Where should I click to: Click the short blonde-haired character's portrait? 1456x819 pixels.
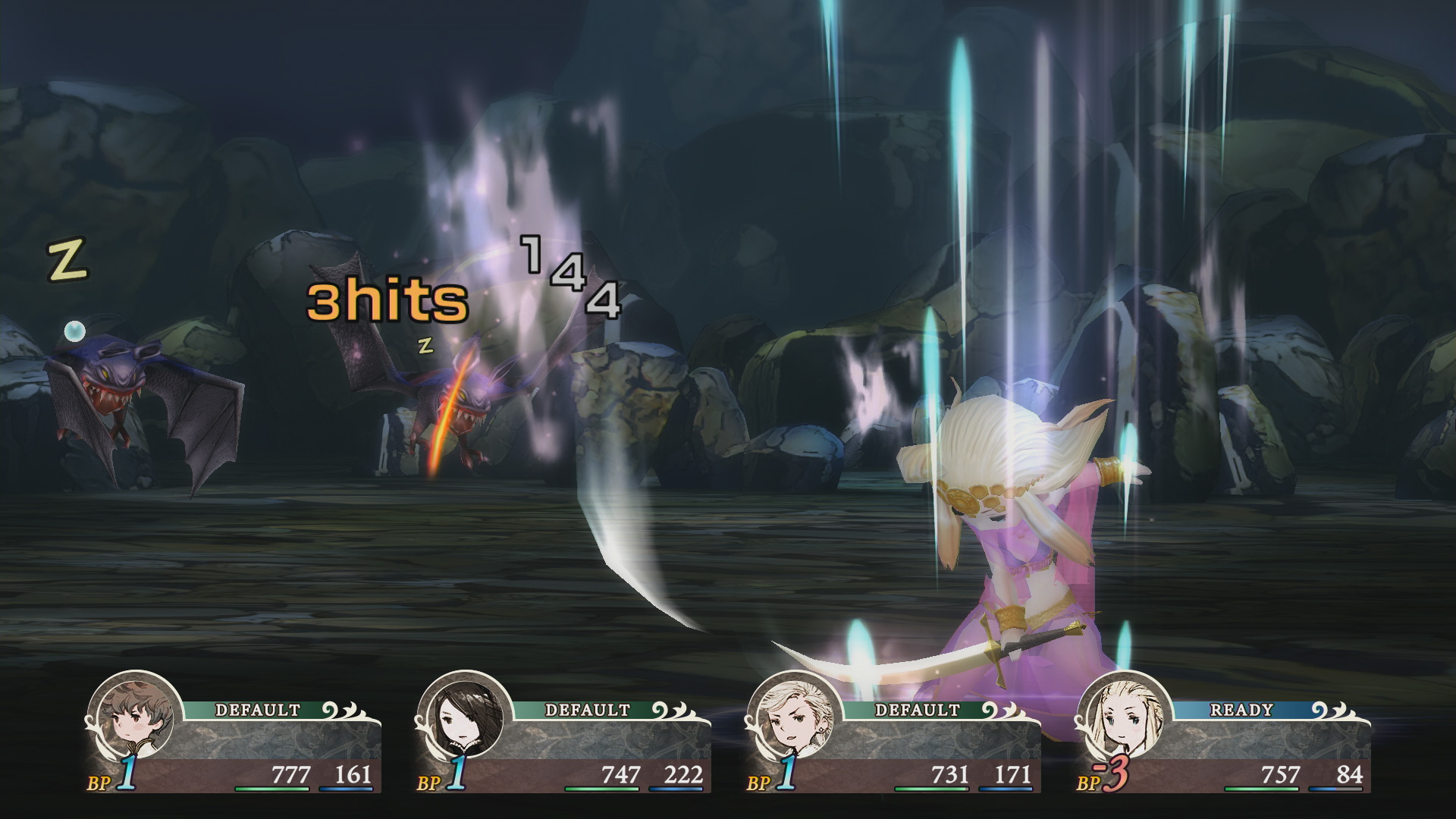pyautogui.click(x=795, y=717)
